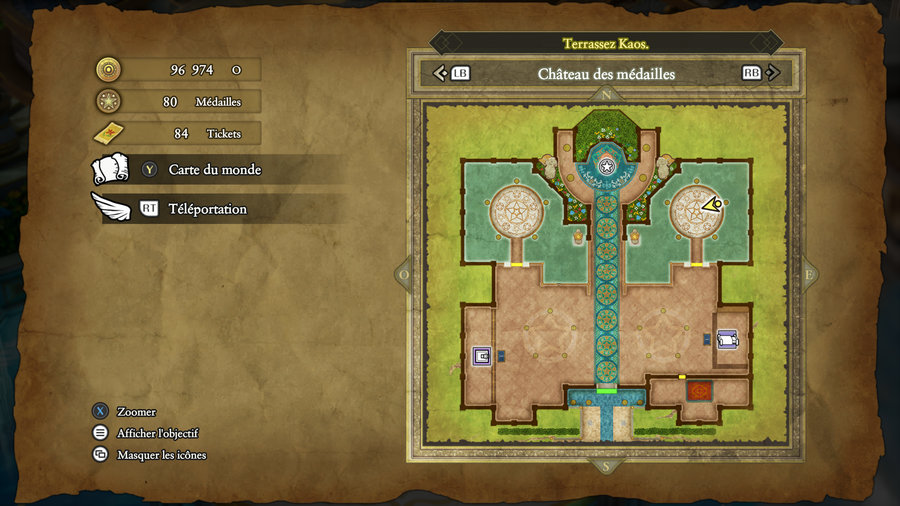Click the yellow player marker on the map
The width and height of the screenshot is (900, 506).
(711, 205)
